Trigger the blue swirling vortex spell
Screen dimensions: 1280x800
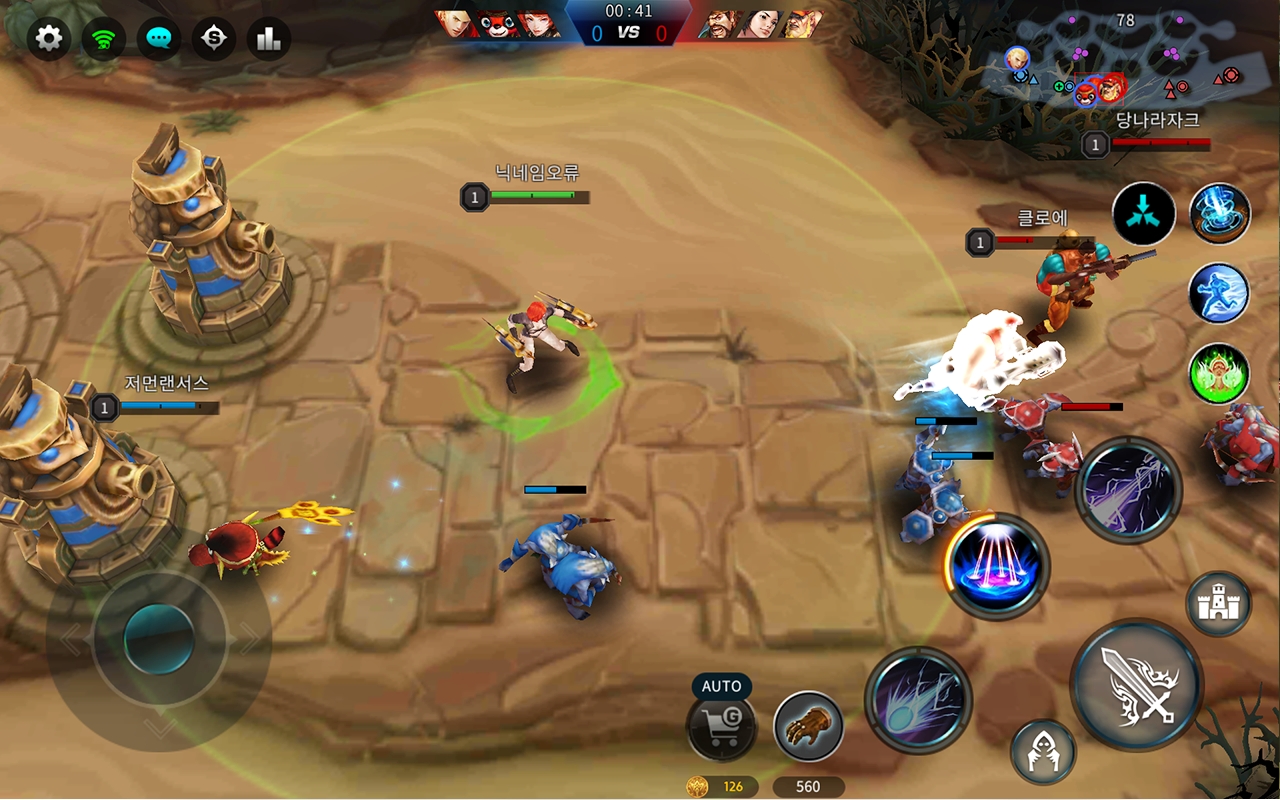pyautogui.click(x=1220, y=213)
